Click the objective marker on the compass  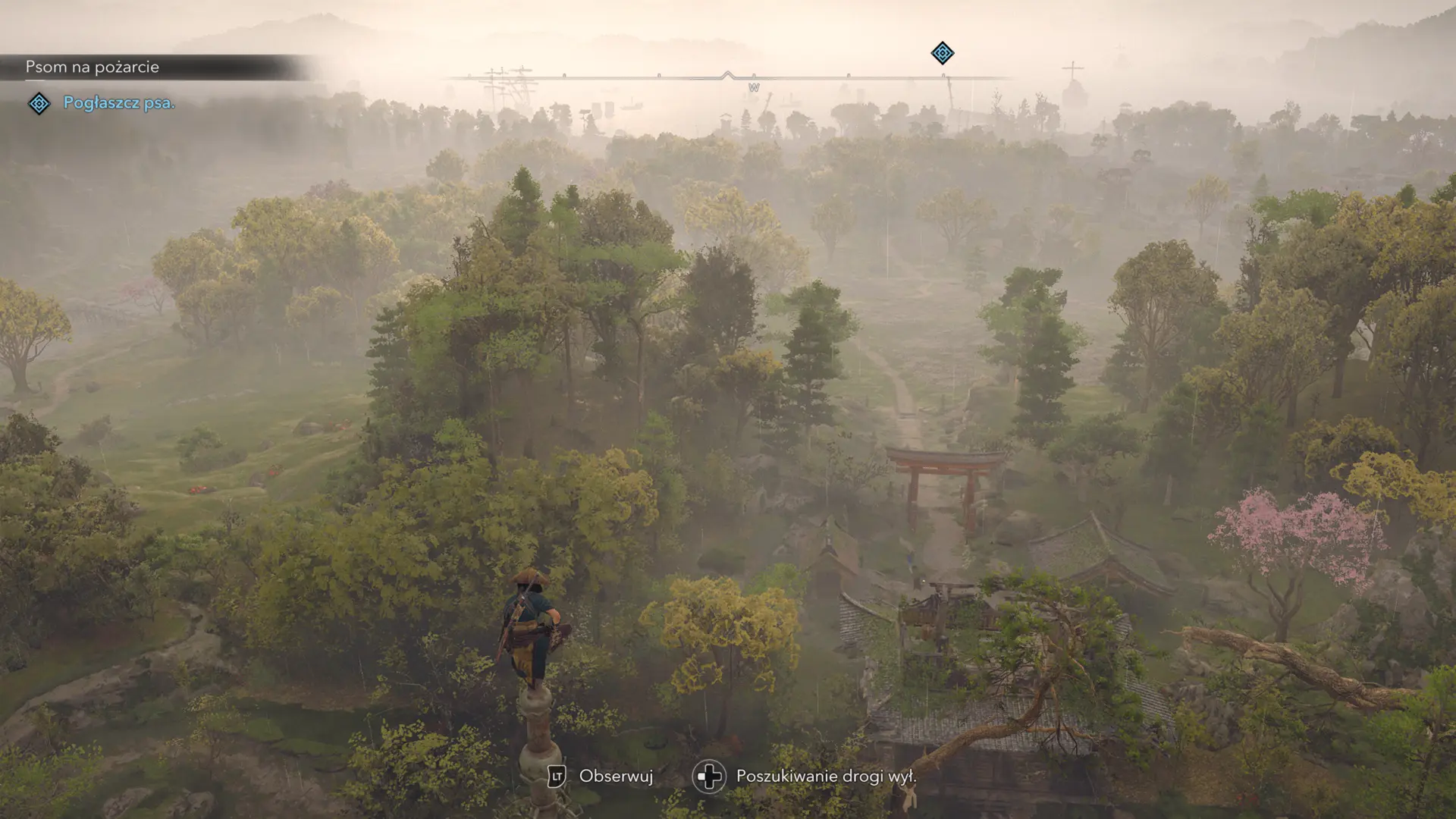pyautogui.click(x=942, y=53)
